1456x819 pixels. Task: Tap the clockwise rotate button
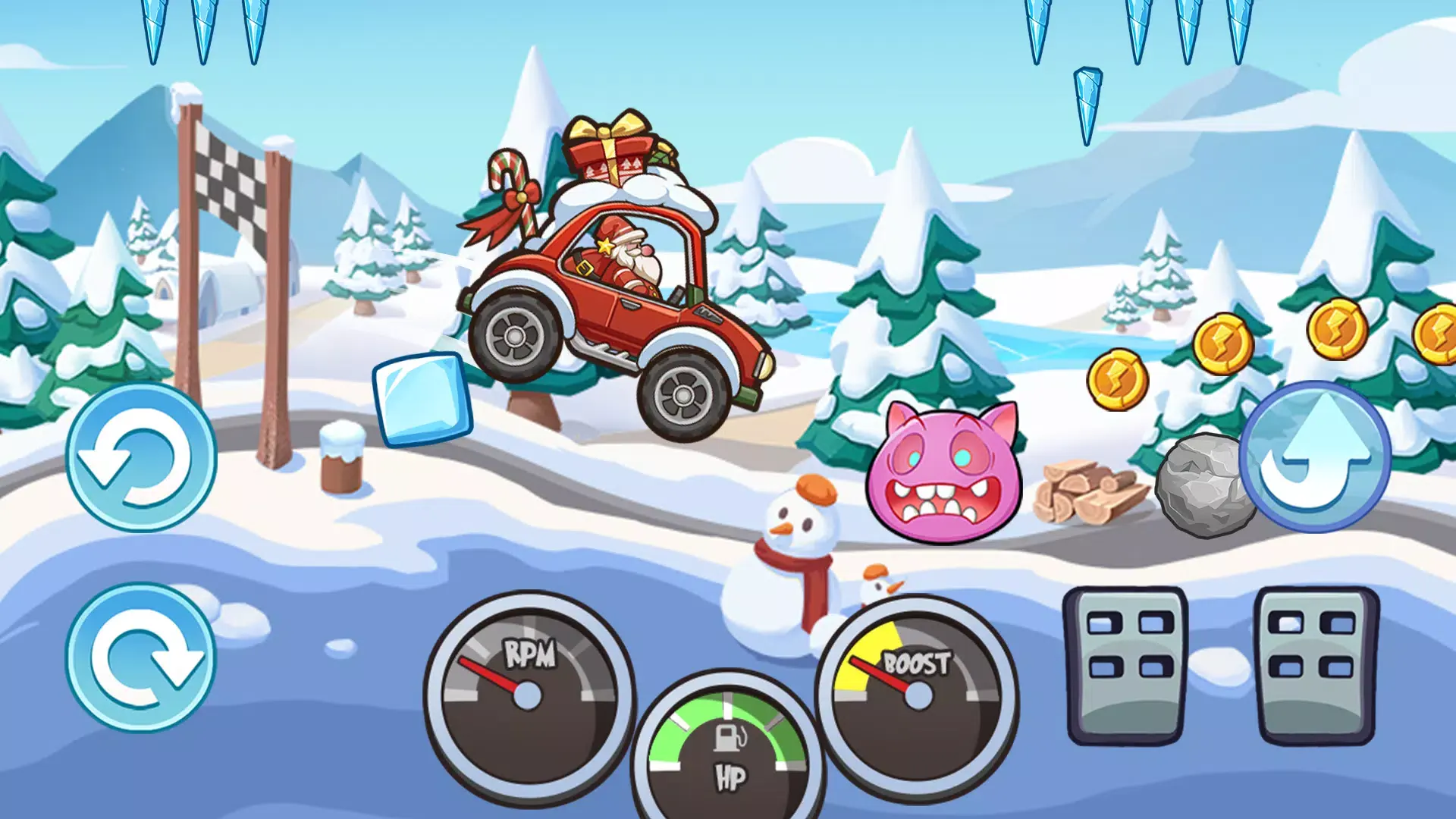coord(141,657)
